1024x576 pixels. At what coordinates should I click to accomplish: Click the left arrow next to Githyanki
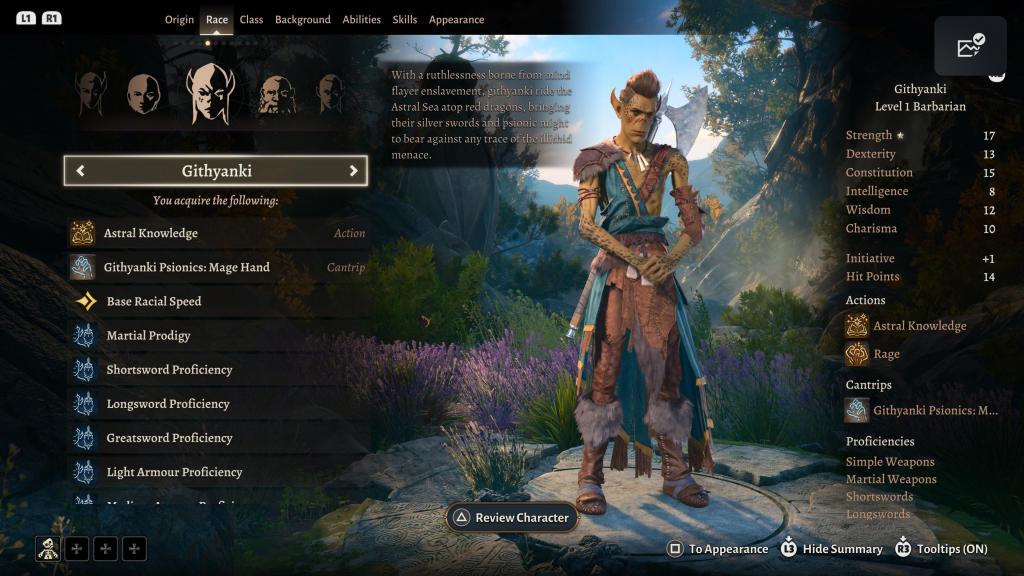click(81, 171)
